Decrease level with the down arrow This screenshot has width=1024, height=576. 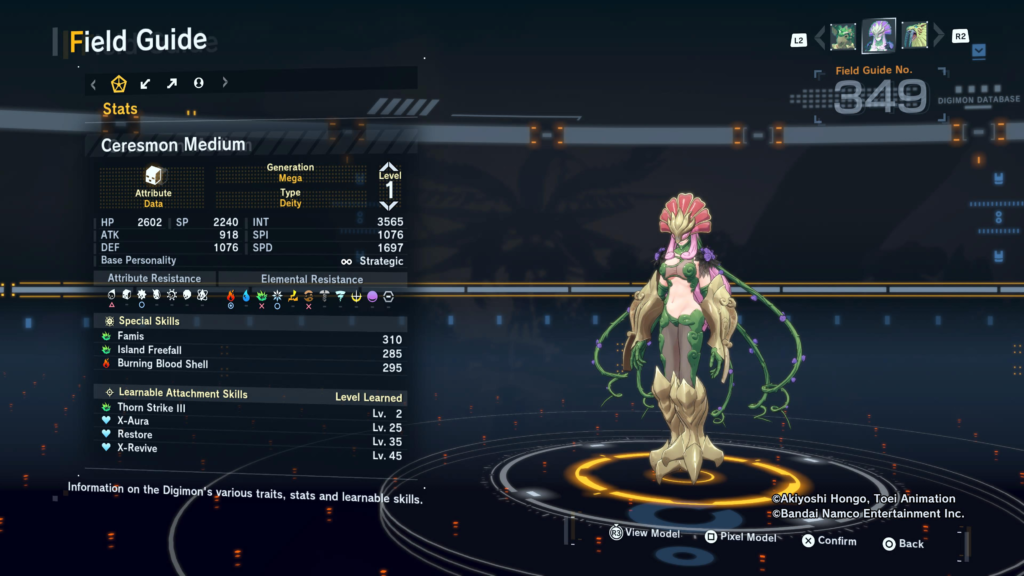389,204
